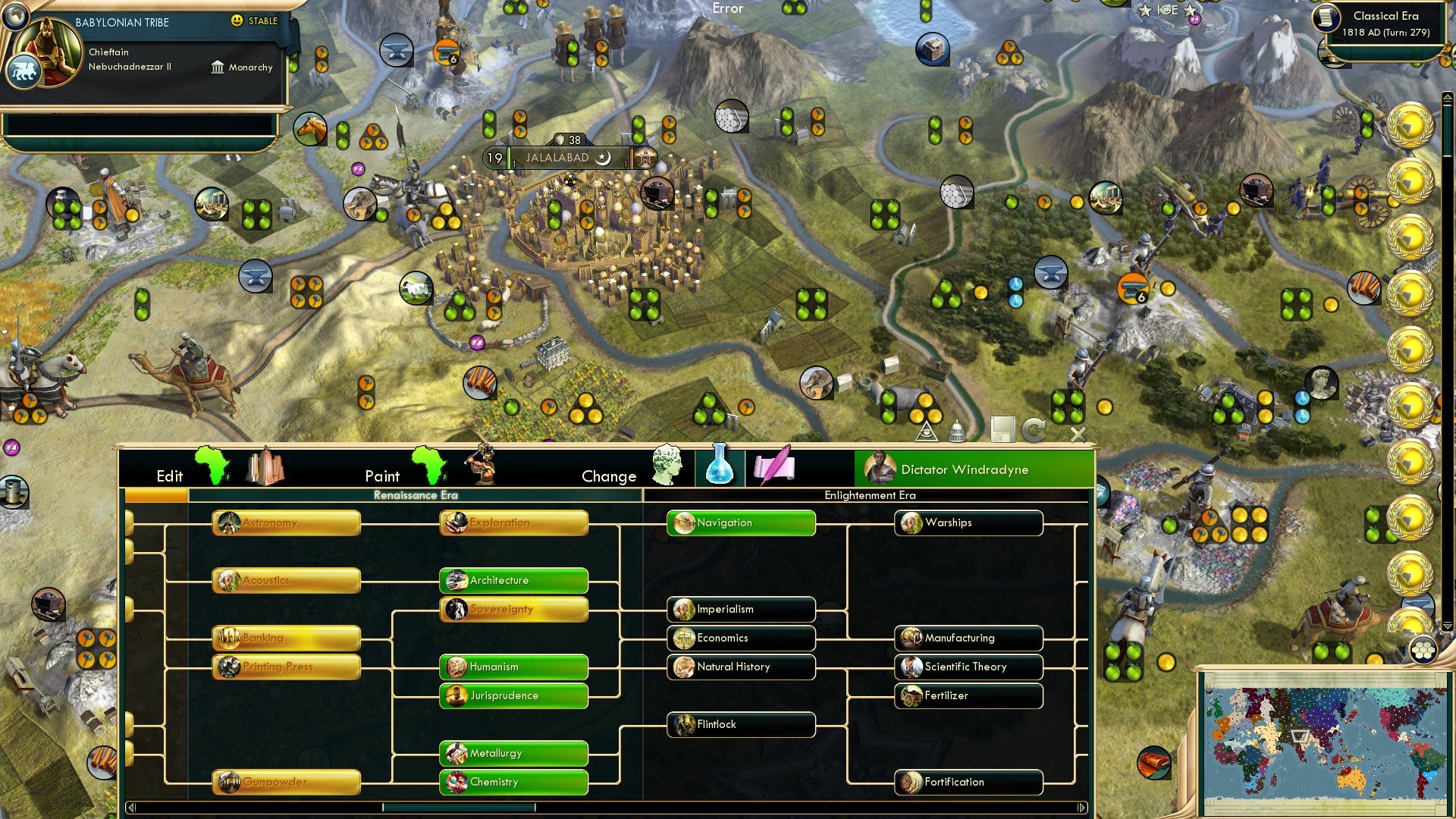The height and width of the screenshot is (819, 1456).
Task: Switch to the Dictator Windradyne tab
Action: tap(974, 469)
